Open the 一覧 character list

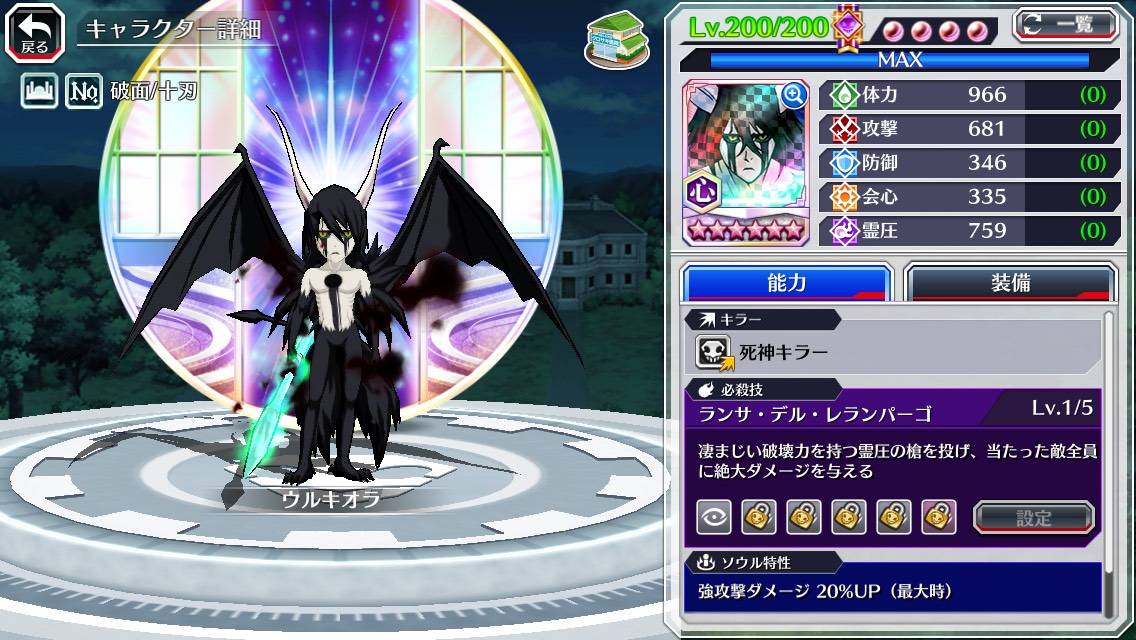click(1066, 25)
